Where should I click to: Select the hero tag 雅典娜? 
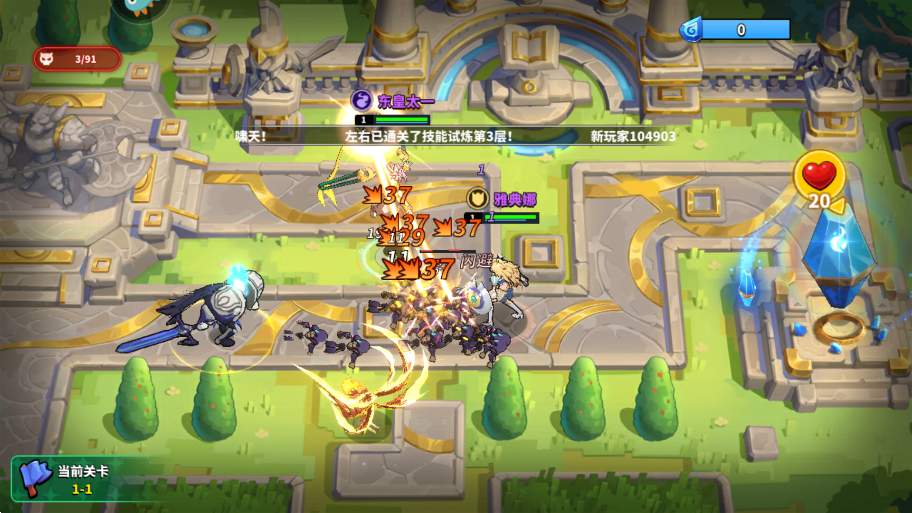(x=507, y=199)
